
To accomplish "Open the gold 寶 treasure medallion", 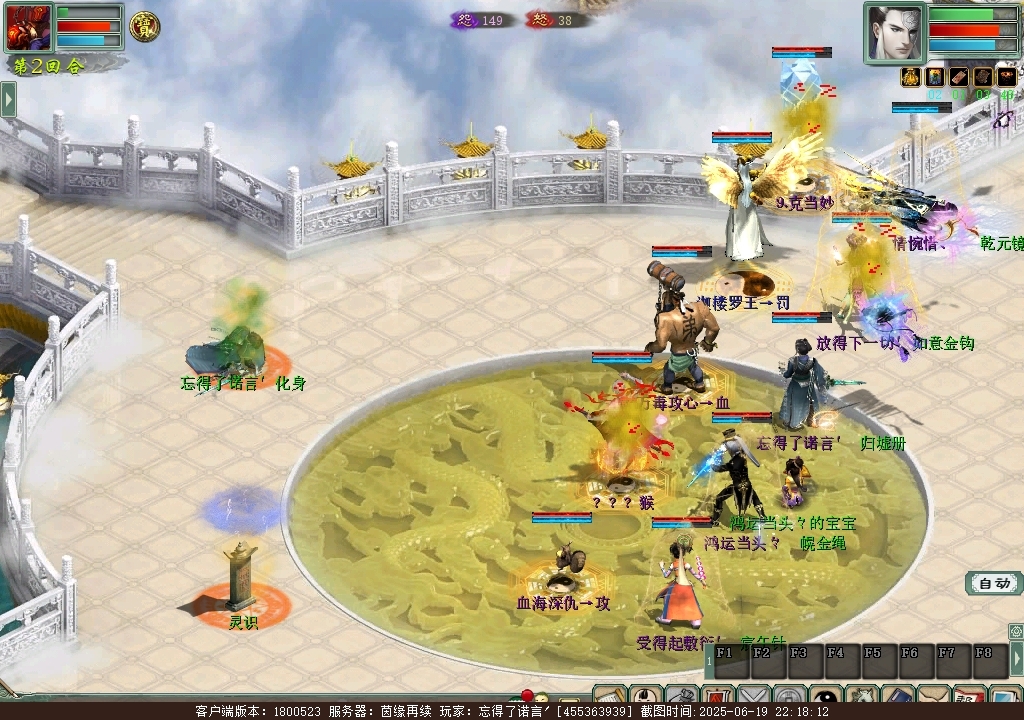I will coord(144,26).
